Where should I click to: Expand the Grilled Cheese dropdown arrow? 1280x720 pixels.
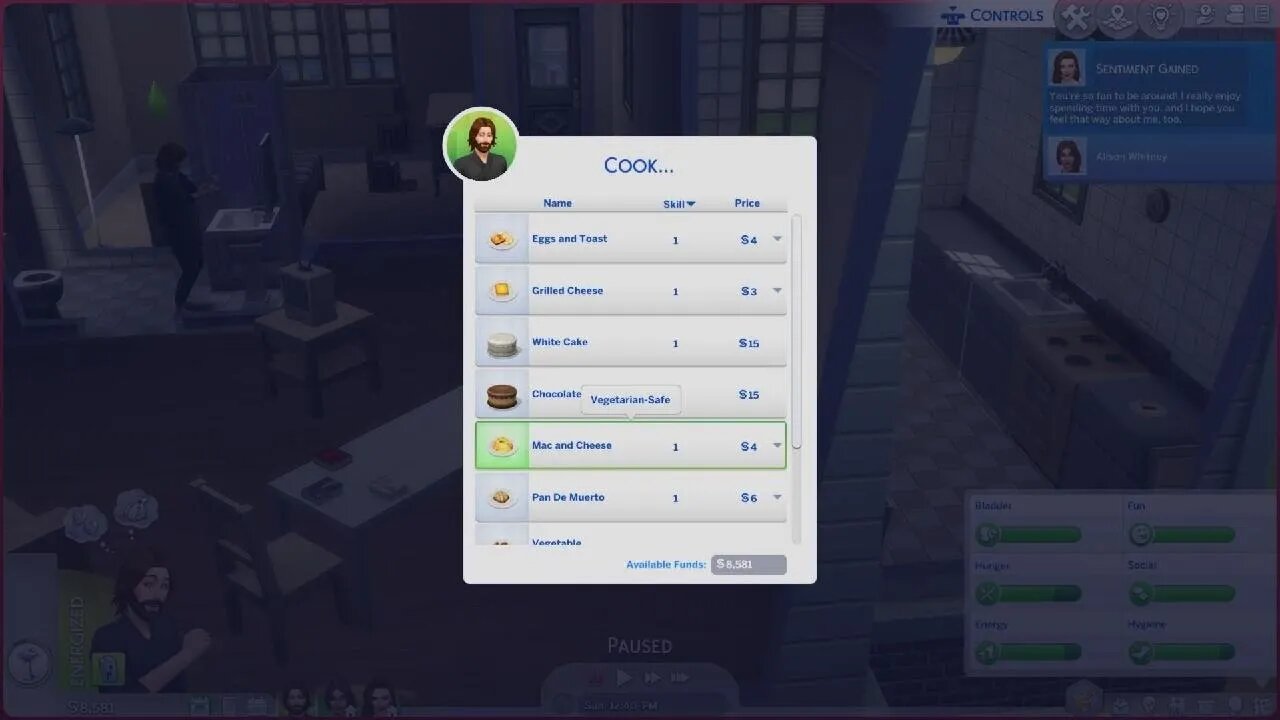click(777, 291)
